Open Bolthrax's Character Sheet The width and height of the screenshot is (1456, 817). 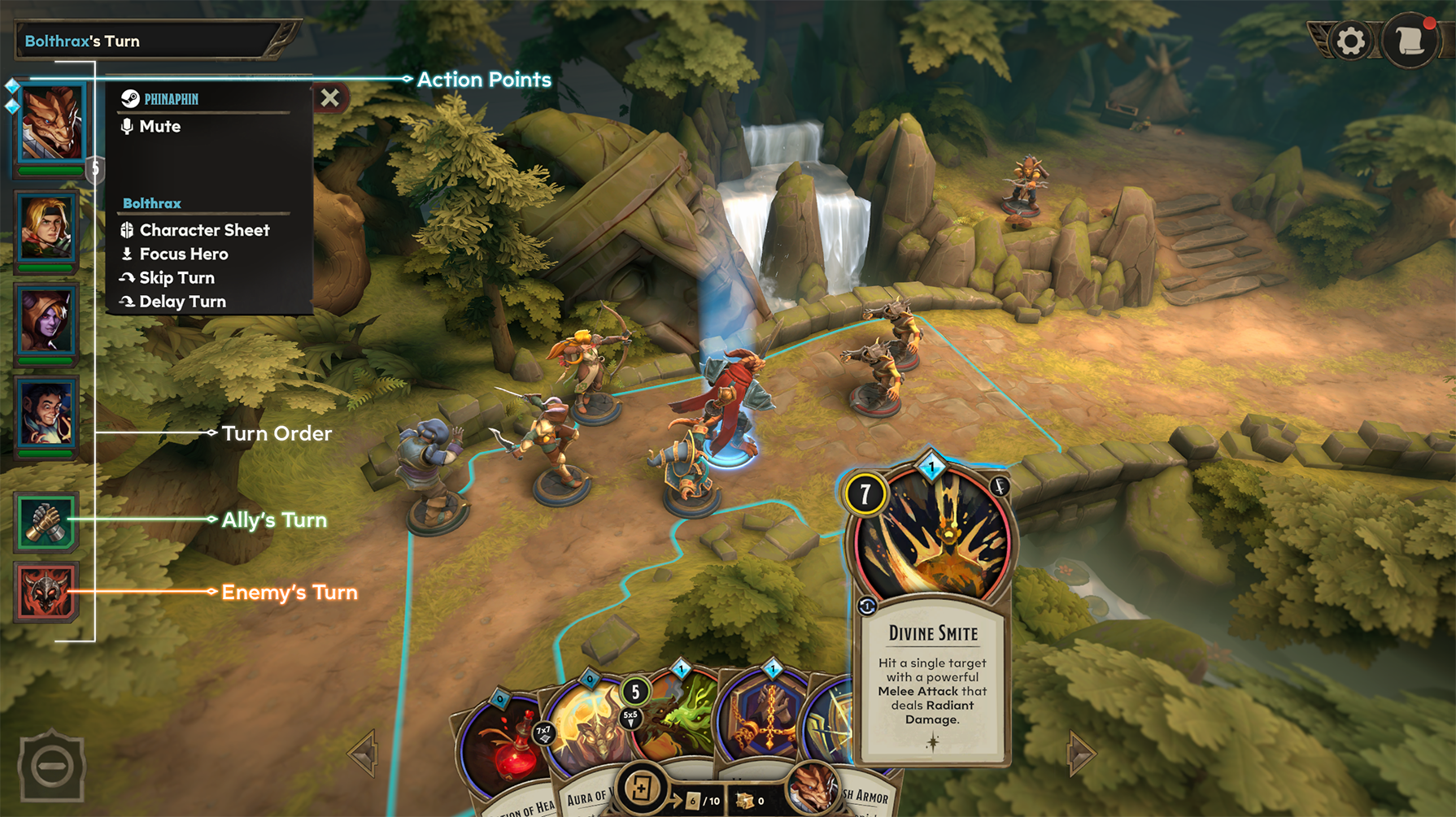203,230
